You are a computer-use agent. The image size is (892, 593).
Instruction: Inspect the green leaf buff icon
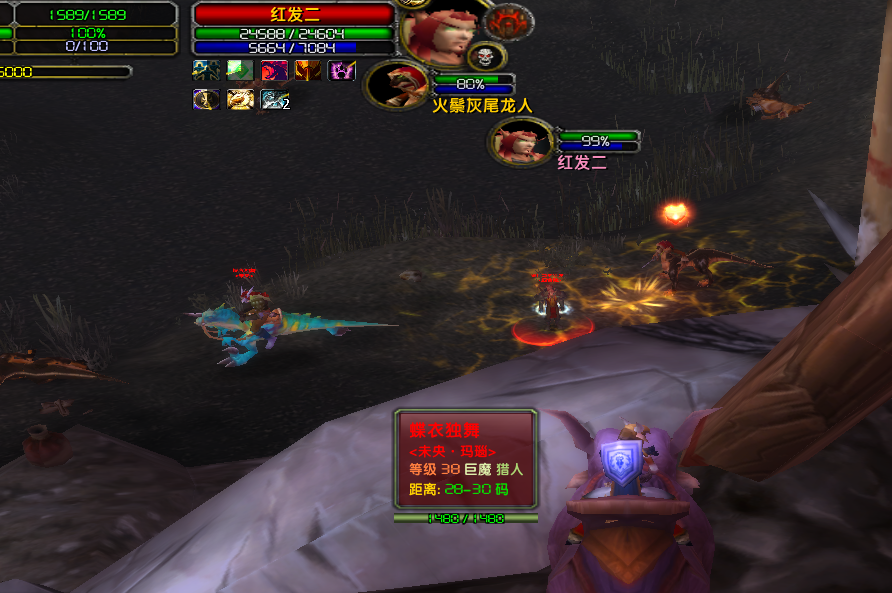tap(240, 70)
